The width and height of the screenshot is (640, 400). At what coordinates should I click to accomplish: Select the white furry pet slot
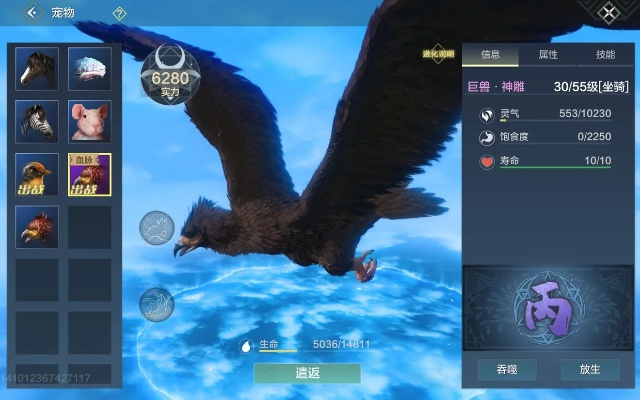point(89,68)
